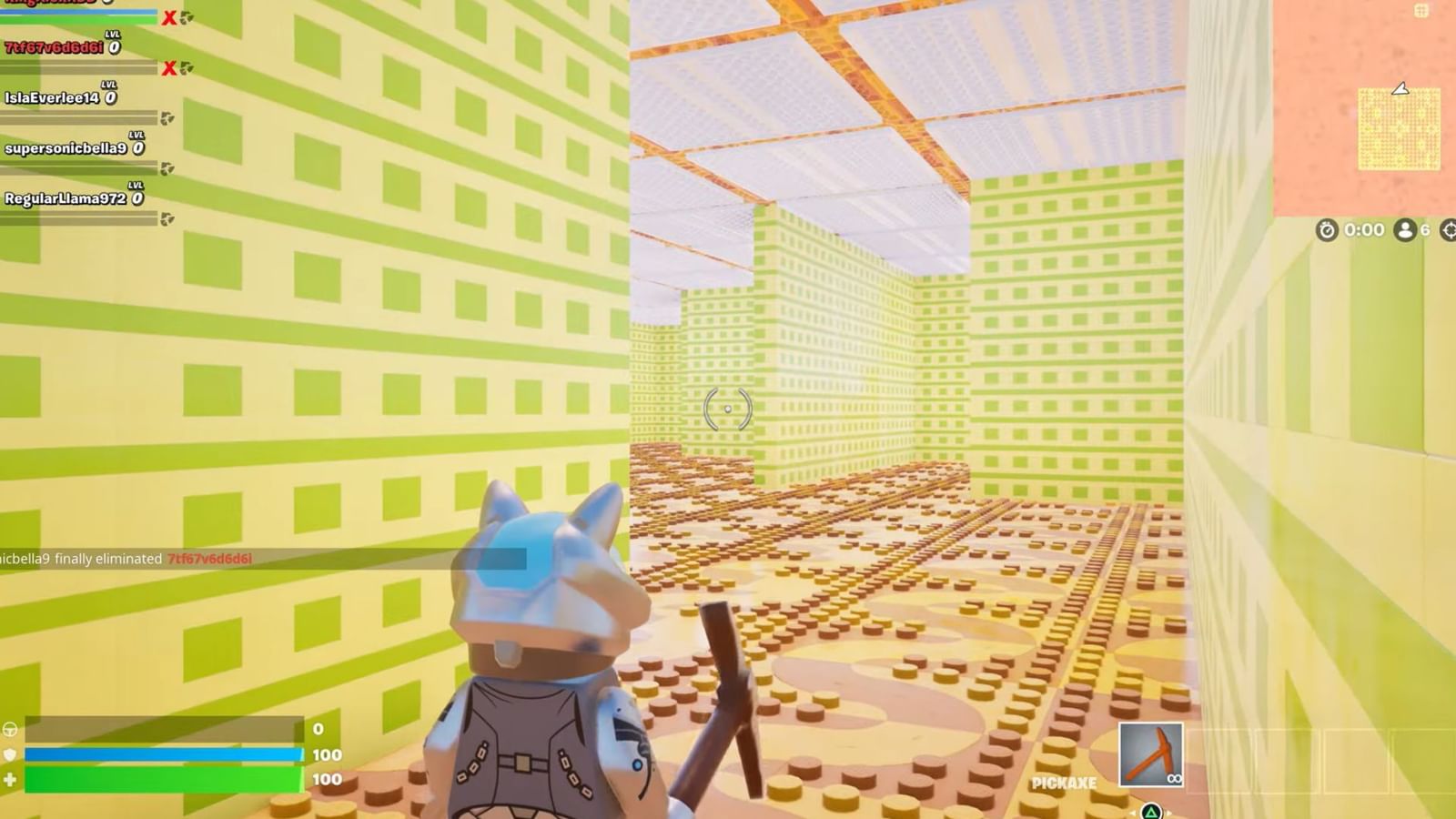
Task: Select the Pickaxe in the hotbar
Action: (x=1151, y=753)
